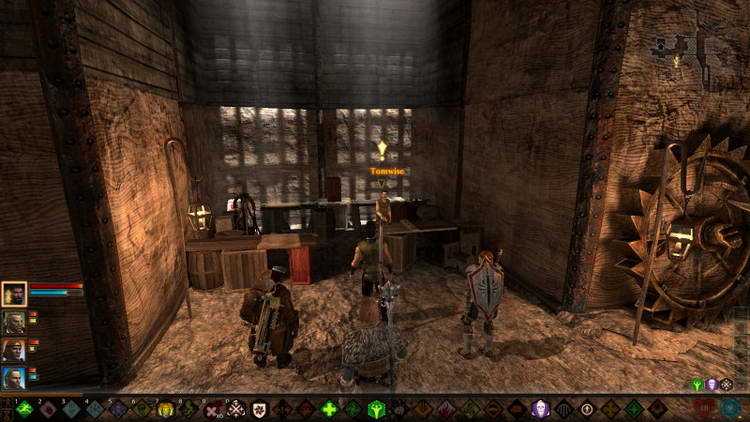Use the red diamond ability in slot 2

pos(47,408)
